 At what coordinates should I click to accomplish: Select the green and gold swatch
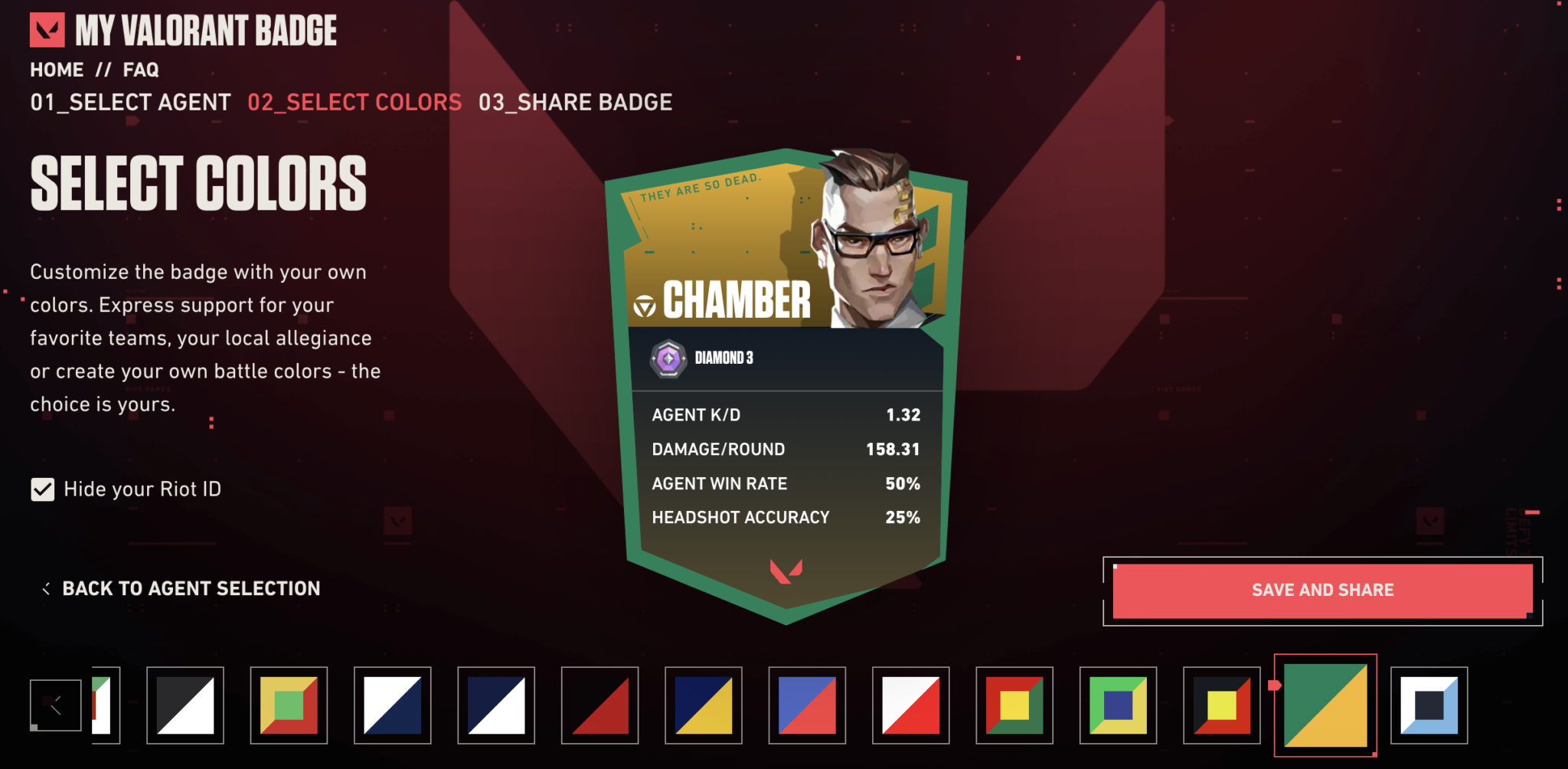point(1325,705)
